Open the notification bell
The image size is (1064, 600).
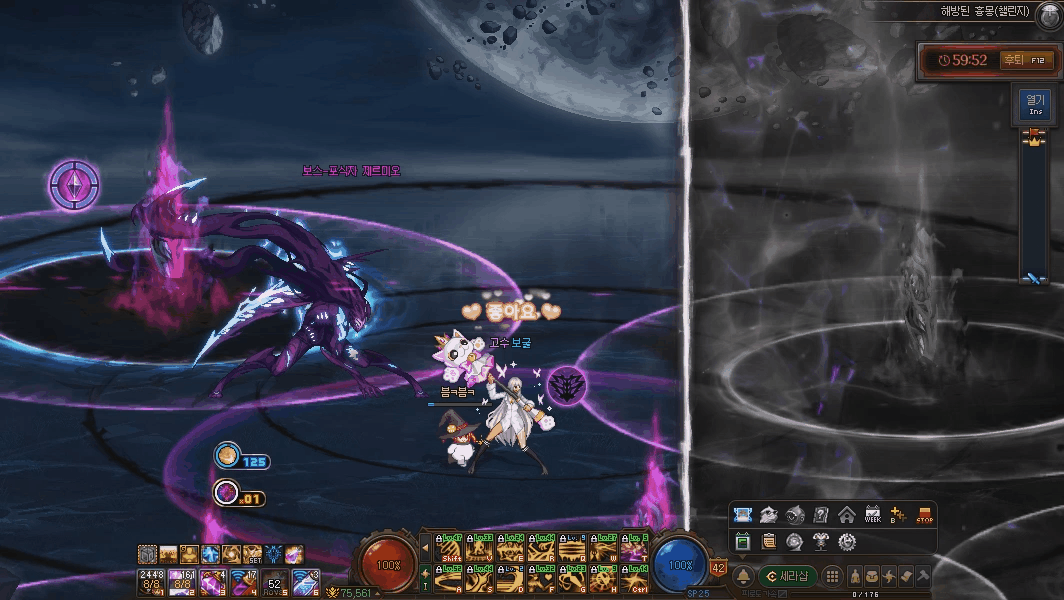point(743,576)
